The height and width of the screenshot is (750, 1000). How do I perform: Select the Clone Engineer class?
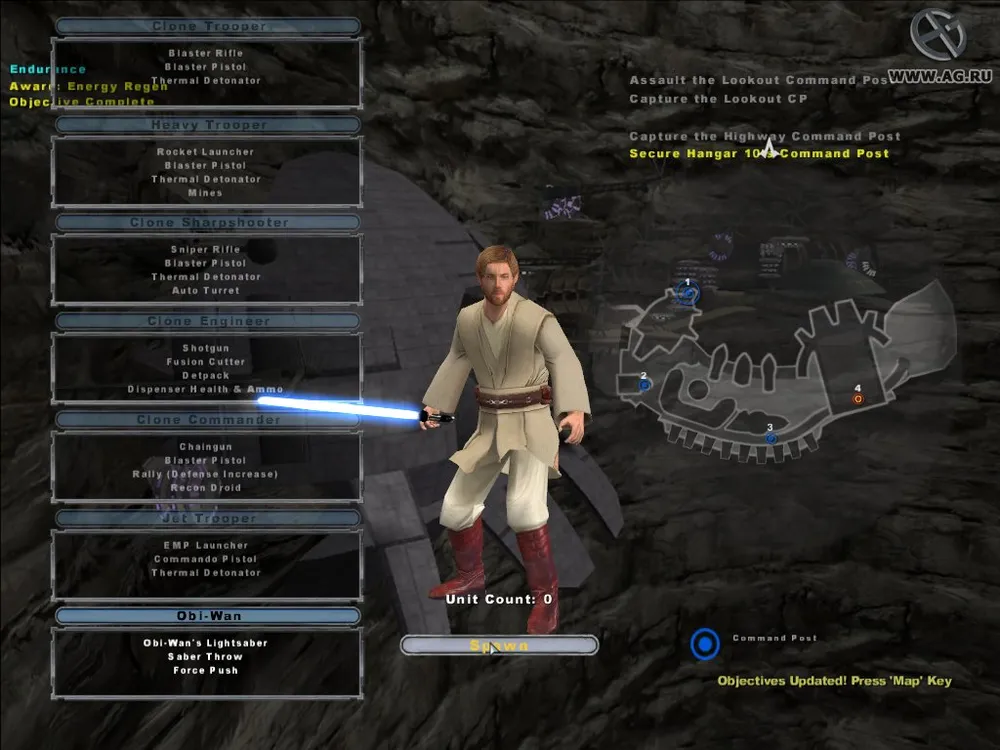(x=208, y=321)
